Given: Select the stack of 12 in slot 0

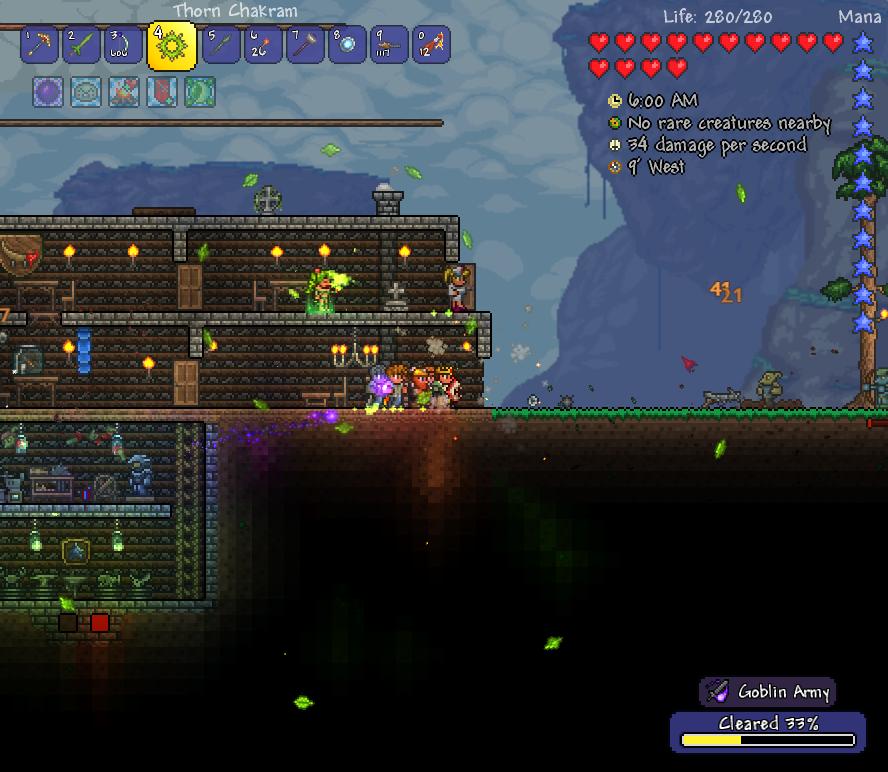Looking at the screenshot, I should 431,45.
